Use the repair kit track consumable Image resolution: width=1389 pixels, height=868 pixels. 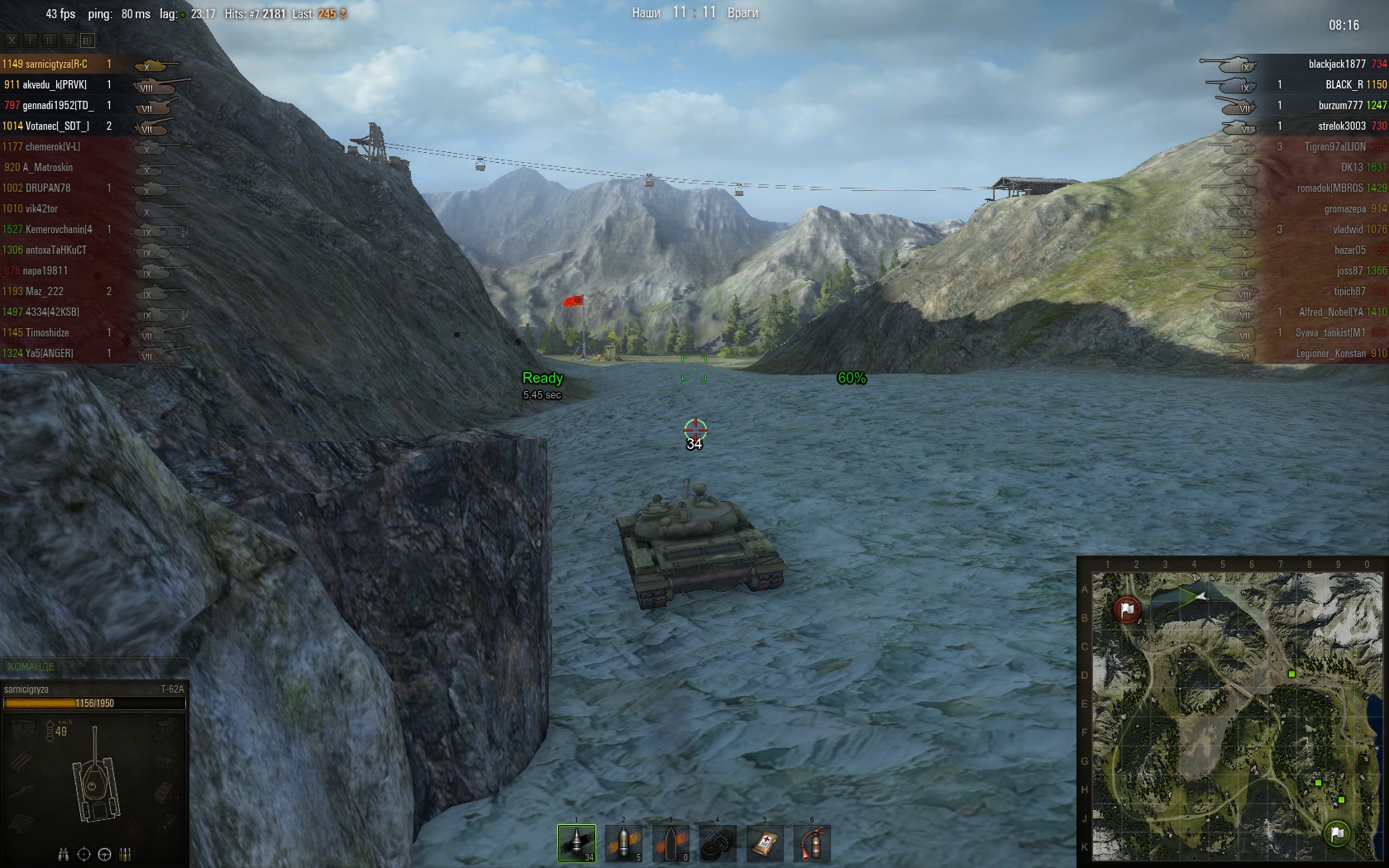tap(718, 843)
